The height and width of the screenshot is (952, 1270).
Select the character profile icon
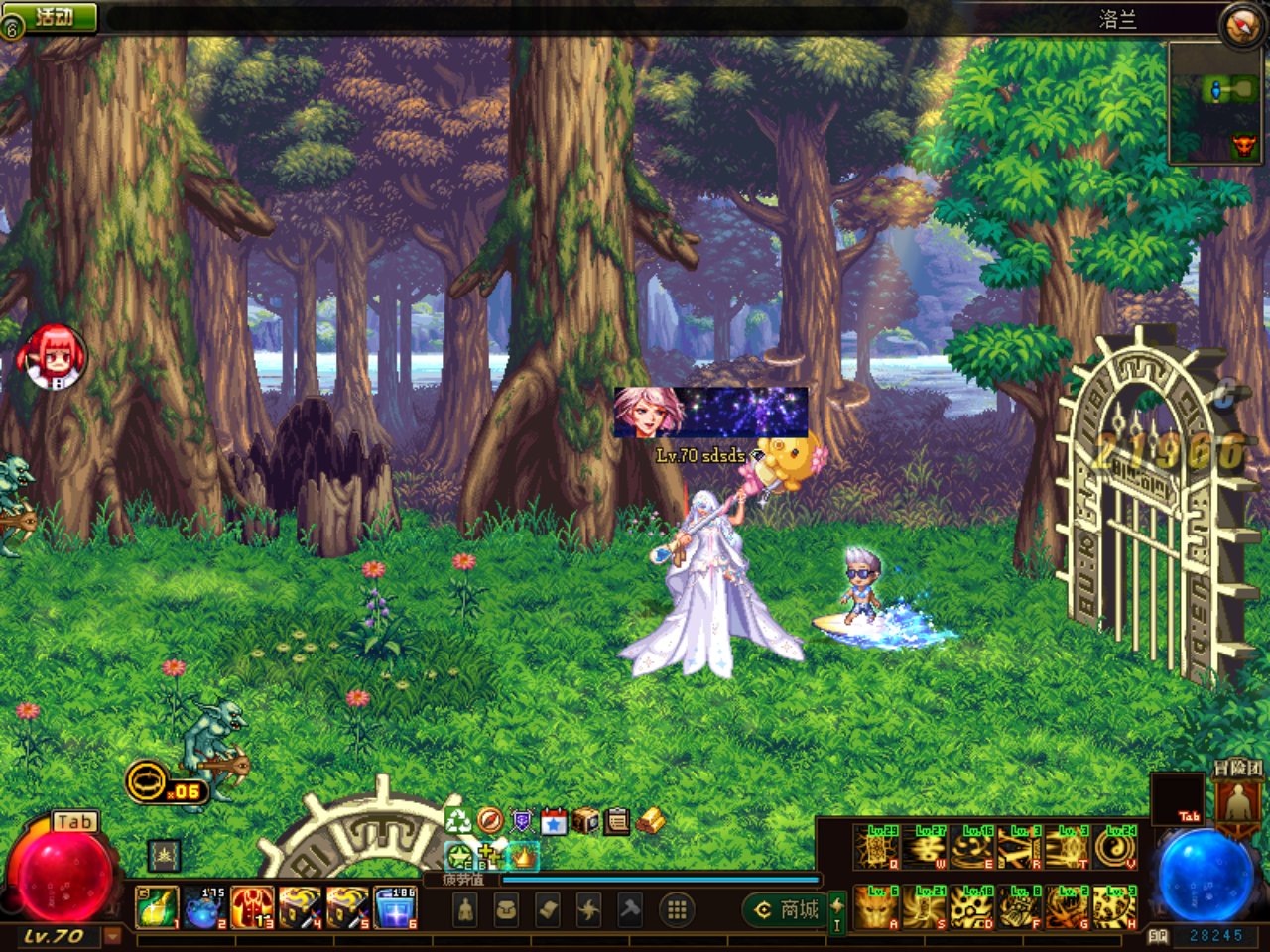[x=466, y=910]
